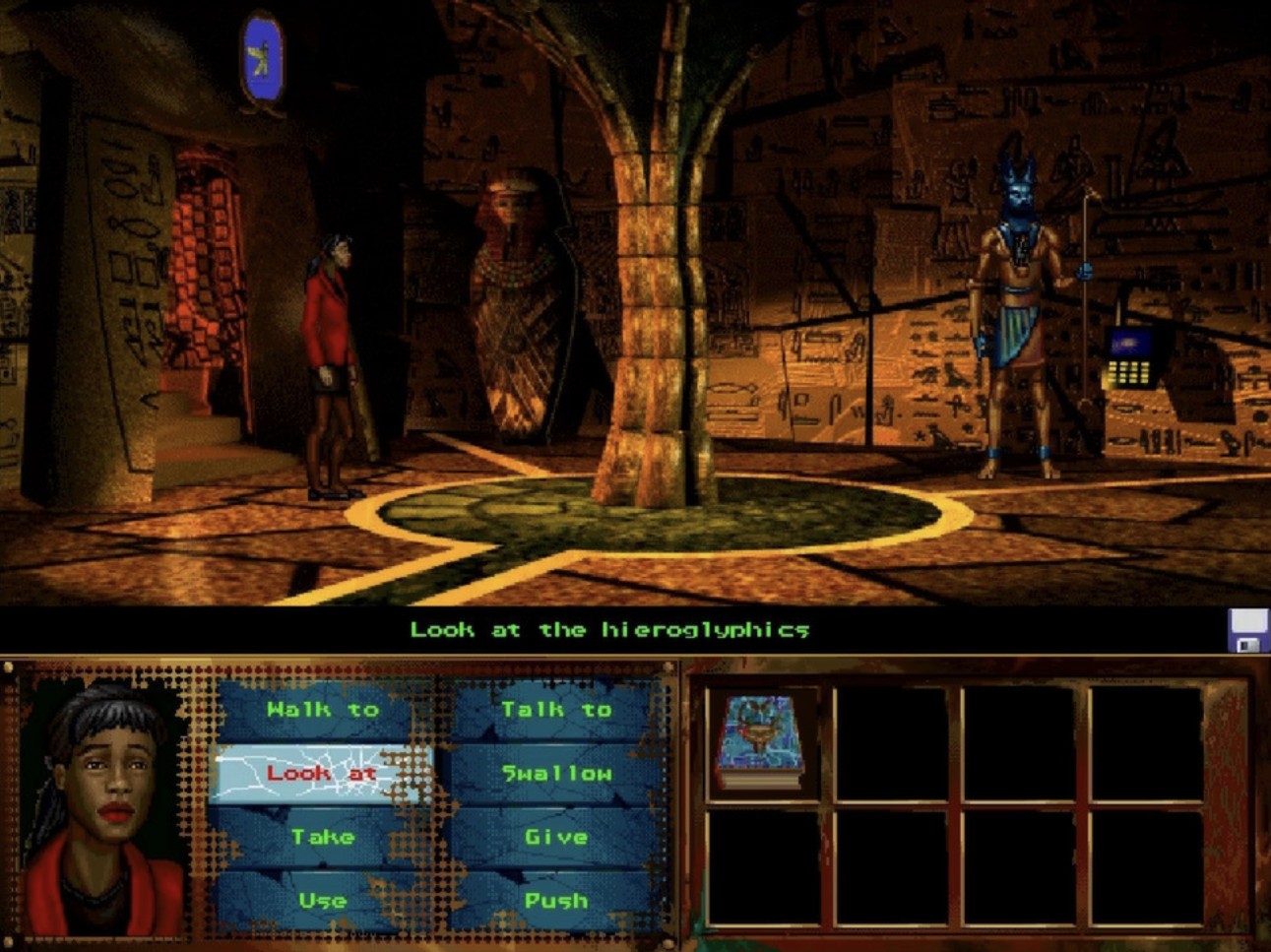Pick the Use action
Screen dimensions: 1271x952
pyautogui.click(x=322, y=901)
